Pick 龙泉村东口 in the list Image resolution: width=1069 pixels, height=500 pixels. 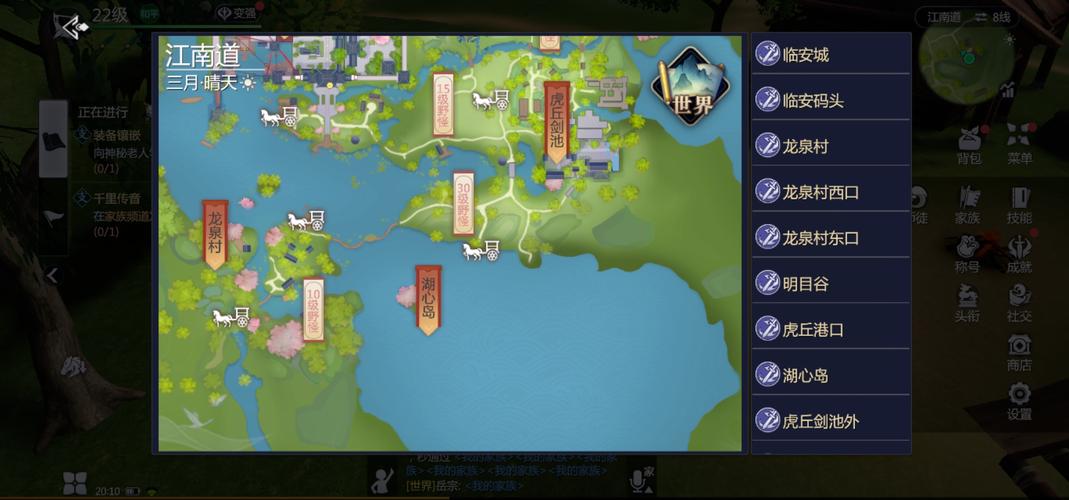tap(830, 238)
